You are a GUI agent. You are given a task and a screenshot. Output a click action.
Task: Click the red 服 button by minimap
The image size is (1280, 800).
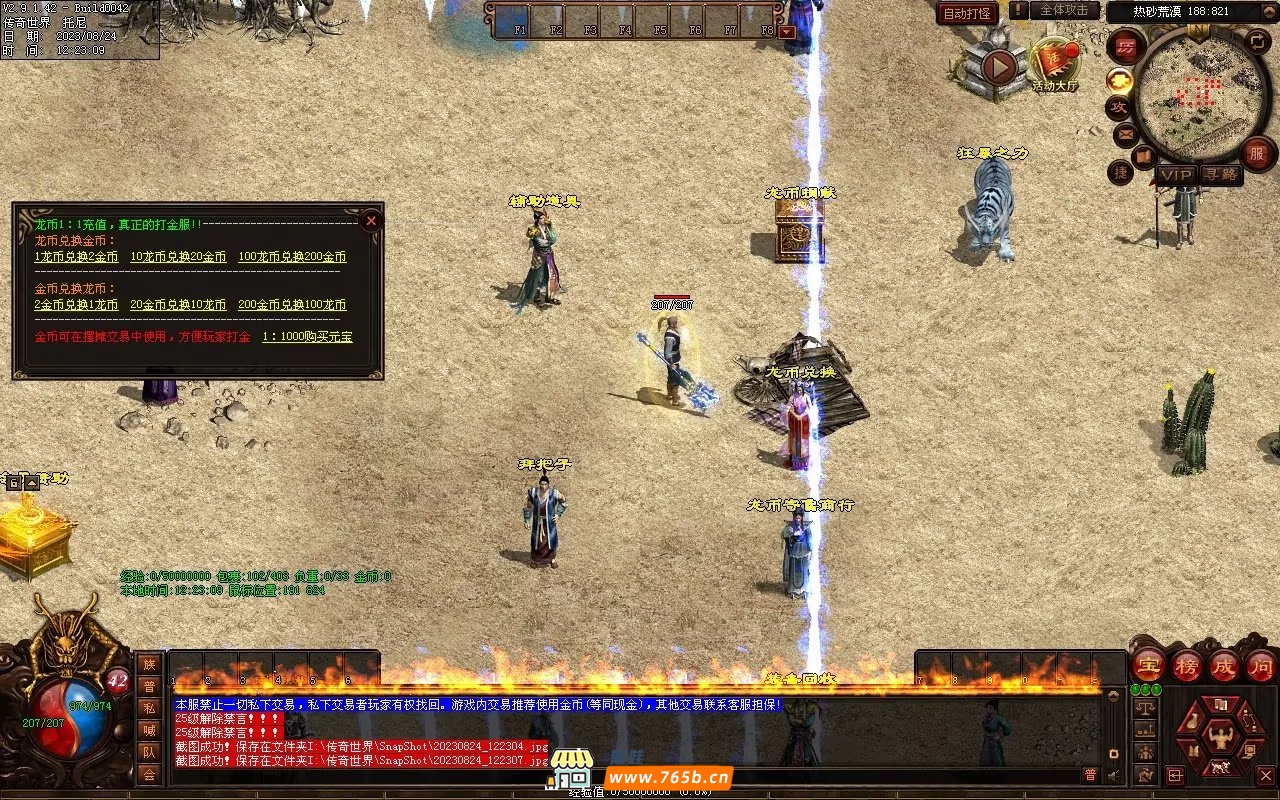coord(1258,153)
